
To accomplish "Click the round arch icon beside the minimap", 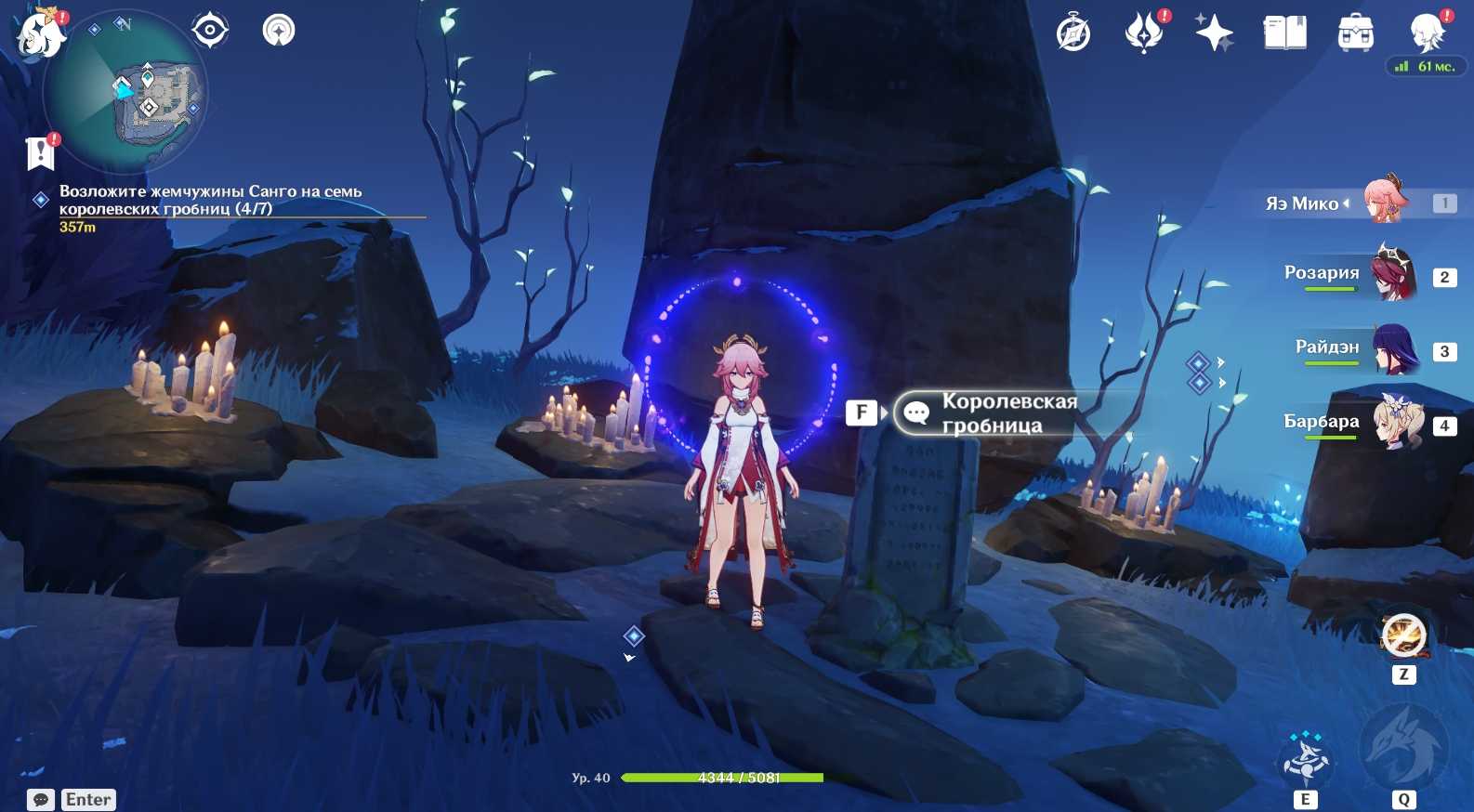I will pos(279,31).
